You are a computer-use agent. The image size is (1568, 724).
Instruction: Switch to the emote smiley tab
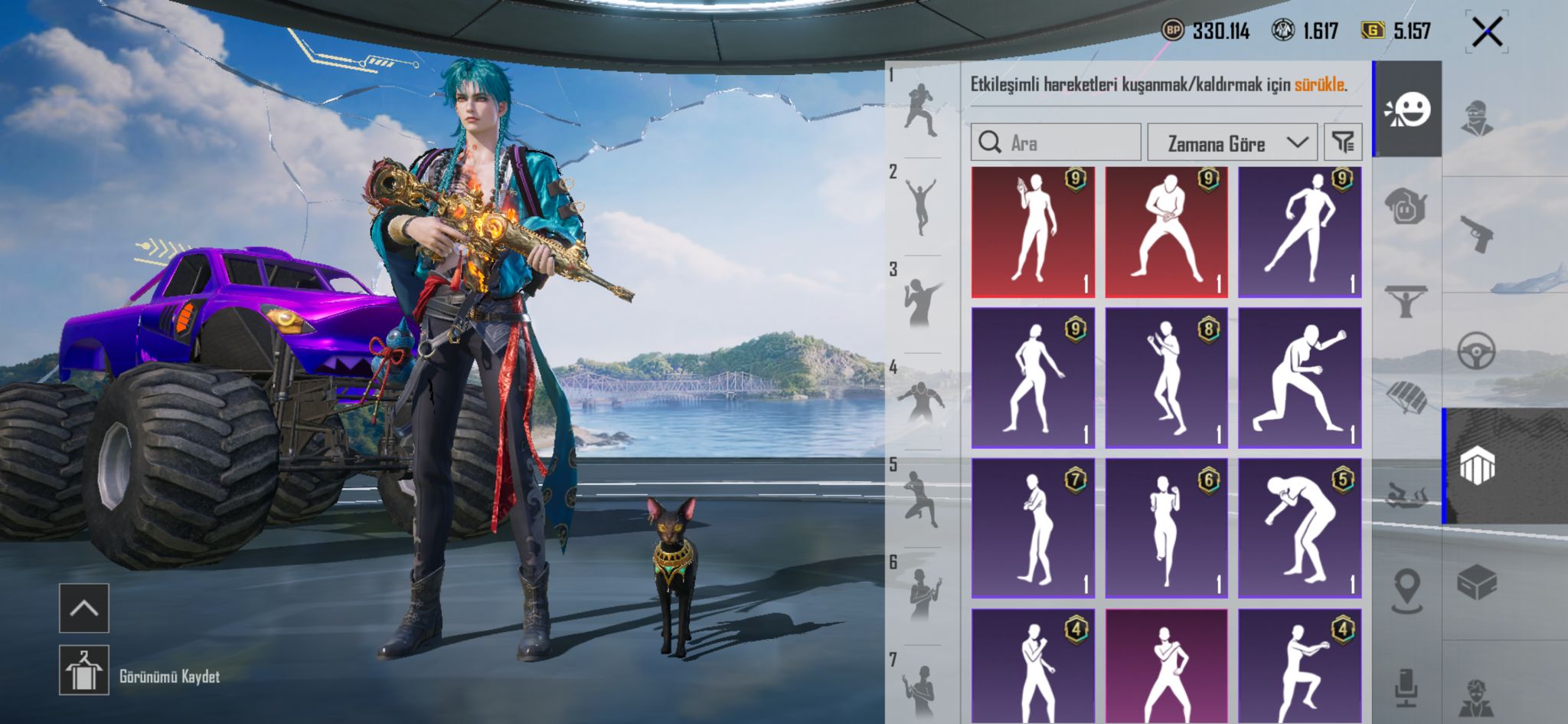coord(1407,110)
